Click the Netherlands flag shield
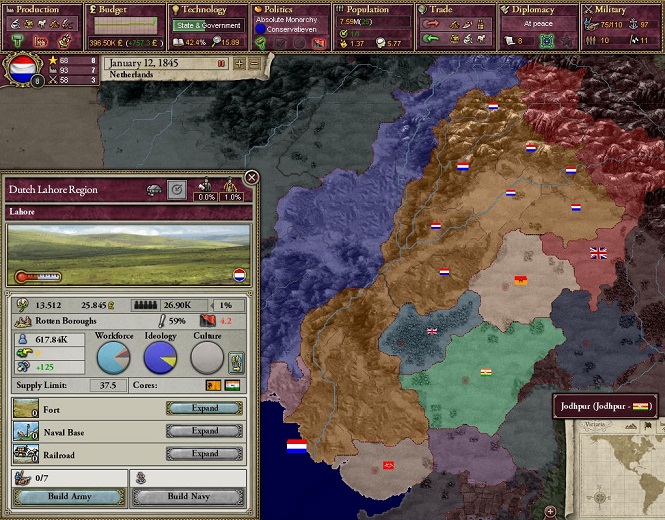This screenshot has height=520, width=665. pyautogui.click(x=22, y=71)
